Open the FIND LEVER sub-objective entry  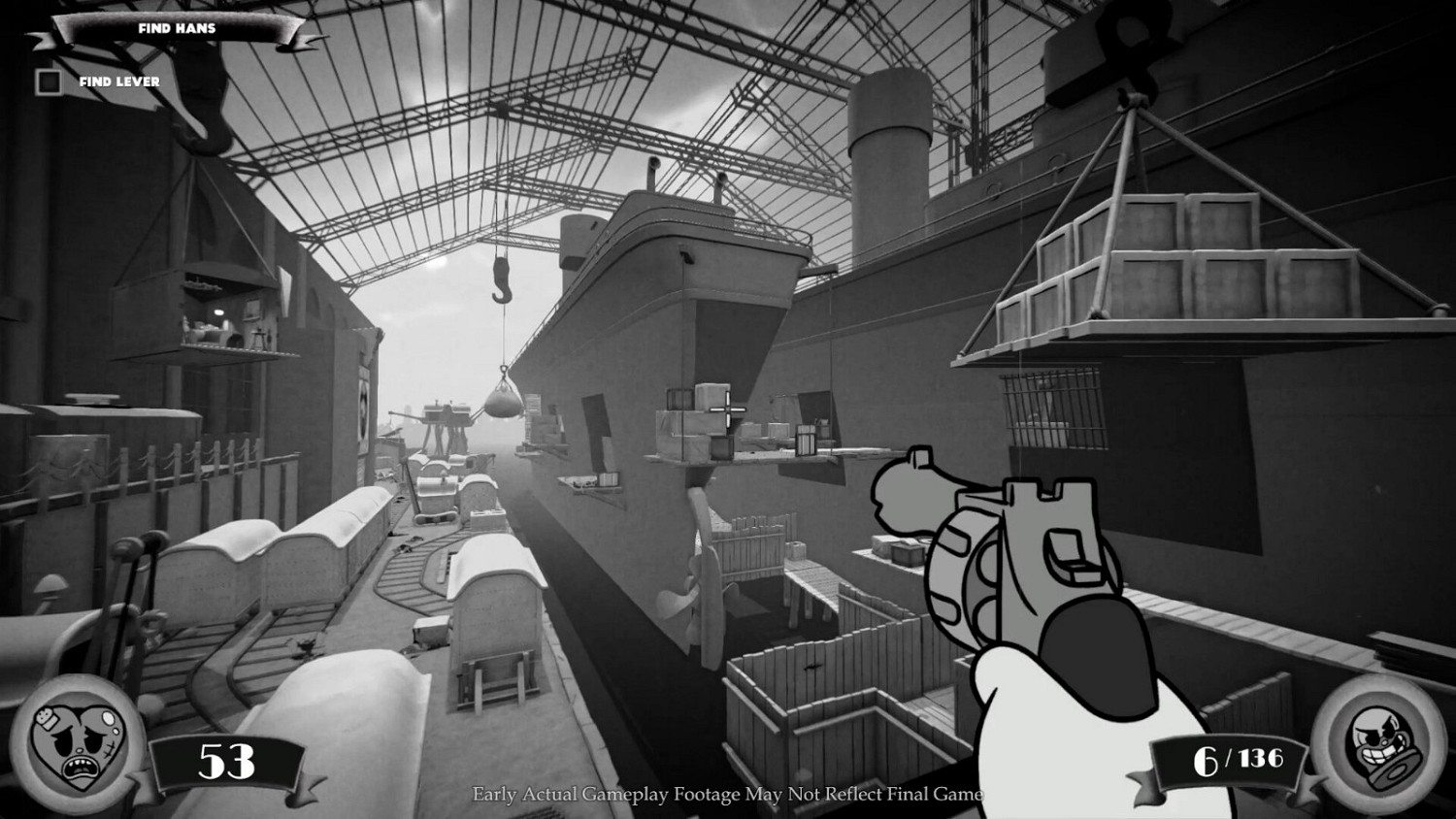point(118,82)
